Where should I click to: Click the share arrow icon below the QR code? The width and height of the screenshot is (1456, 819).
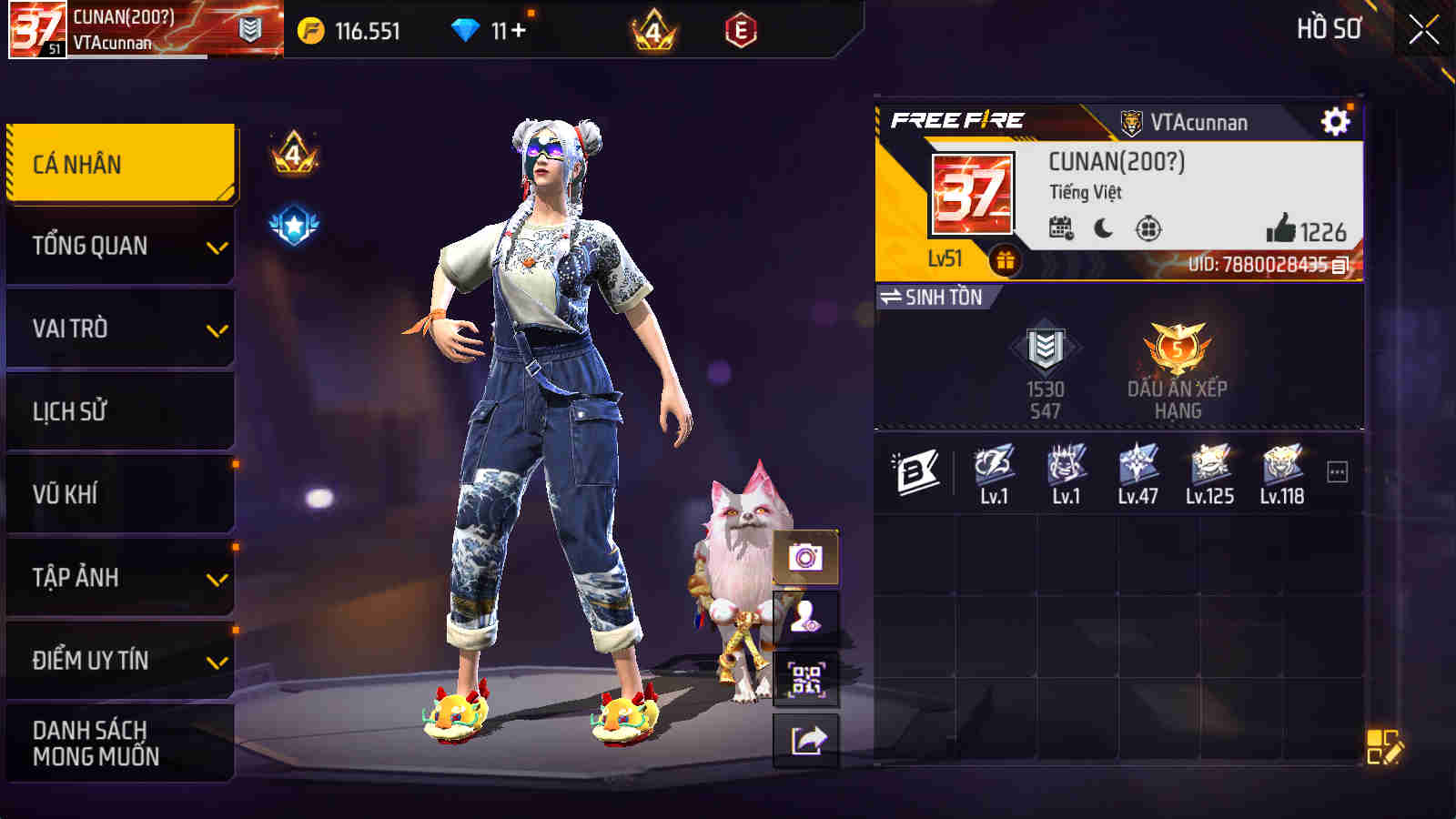[x=804, y=739]
